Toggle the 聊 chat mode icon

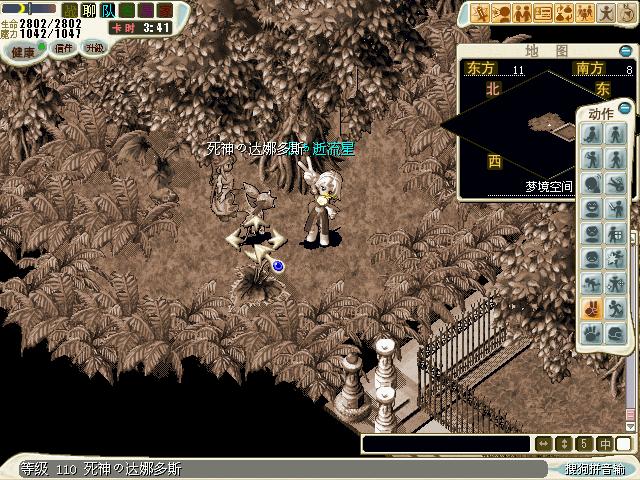87,11
